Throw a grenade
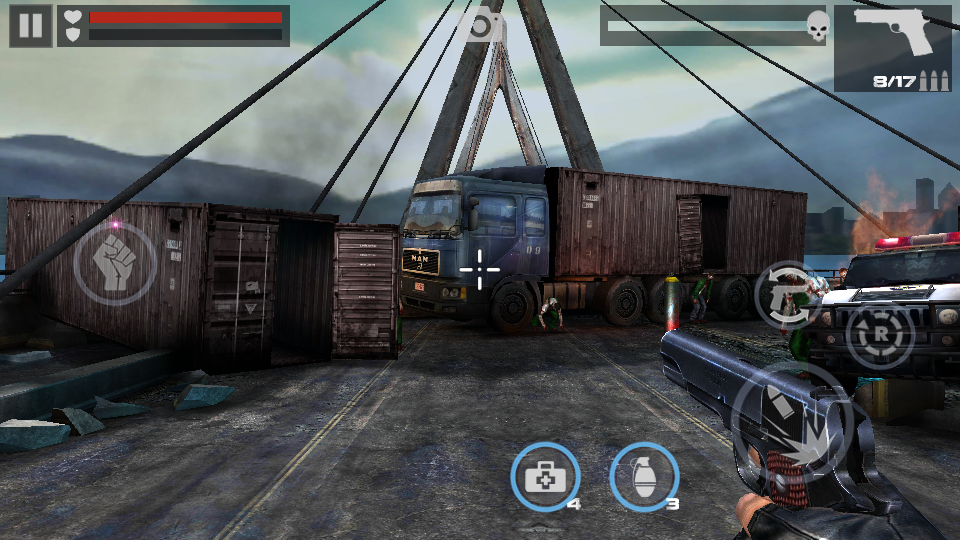 [x=644, y=477]
